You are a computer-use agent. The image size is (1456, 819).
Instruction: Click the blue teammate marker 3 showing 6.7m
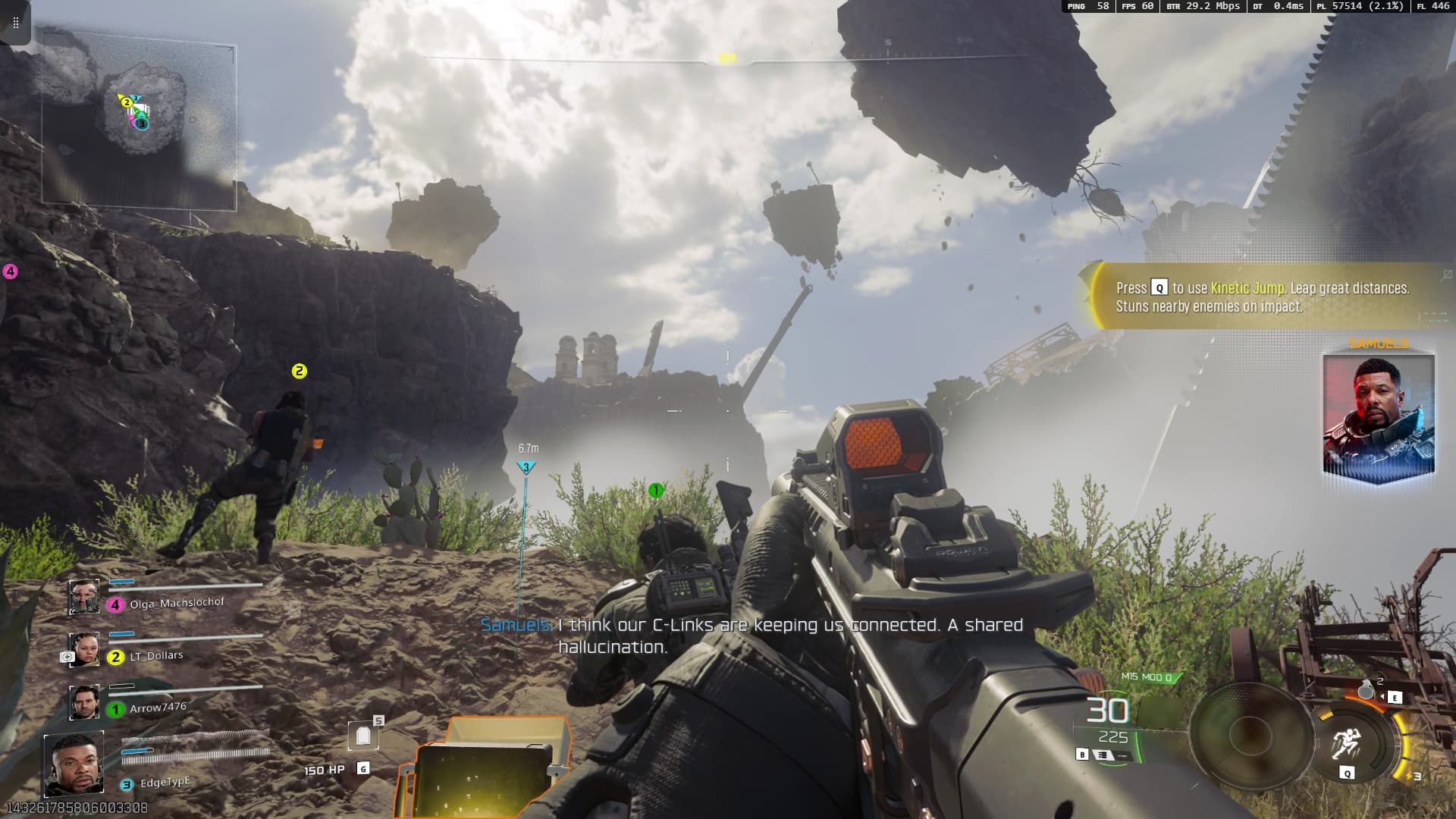[526, 468]
